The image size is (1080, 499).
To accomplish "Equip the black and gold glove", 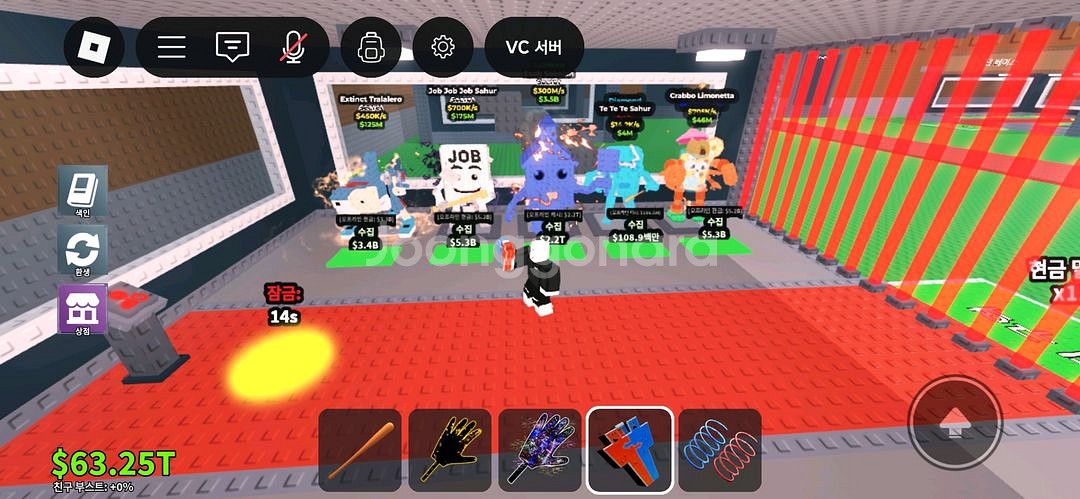I will point(449,450).
